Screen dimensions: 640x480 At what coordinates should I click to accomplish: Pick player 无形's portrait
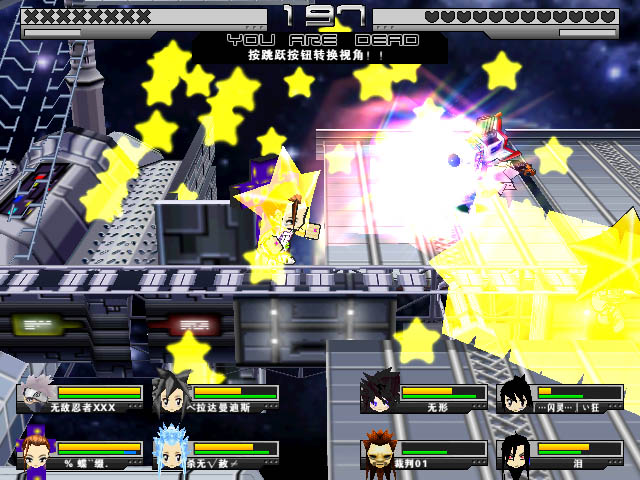tap(380, 393)
